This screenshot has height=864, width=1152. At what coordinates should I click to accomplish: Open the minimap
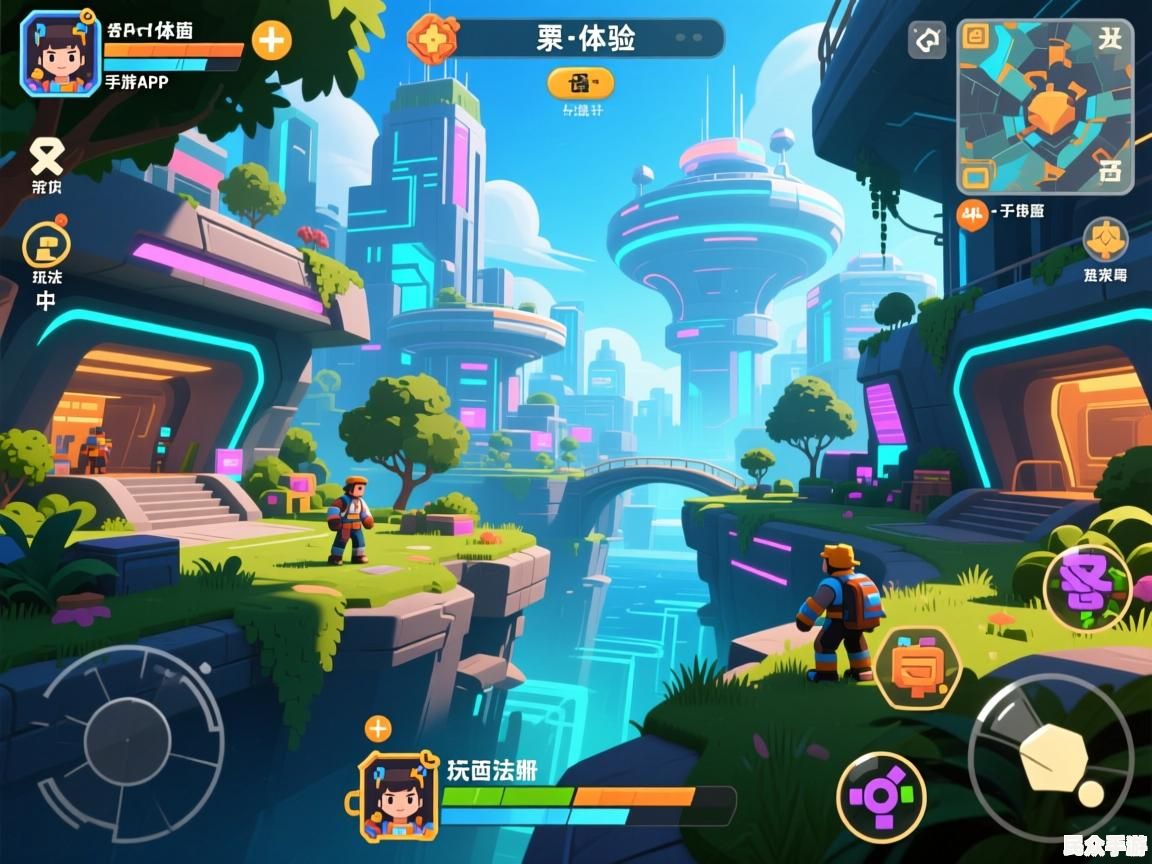pos(1045,106)
